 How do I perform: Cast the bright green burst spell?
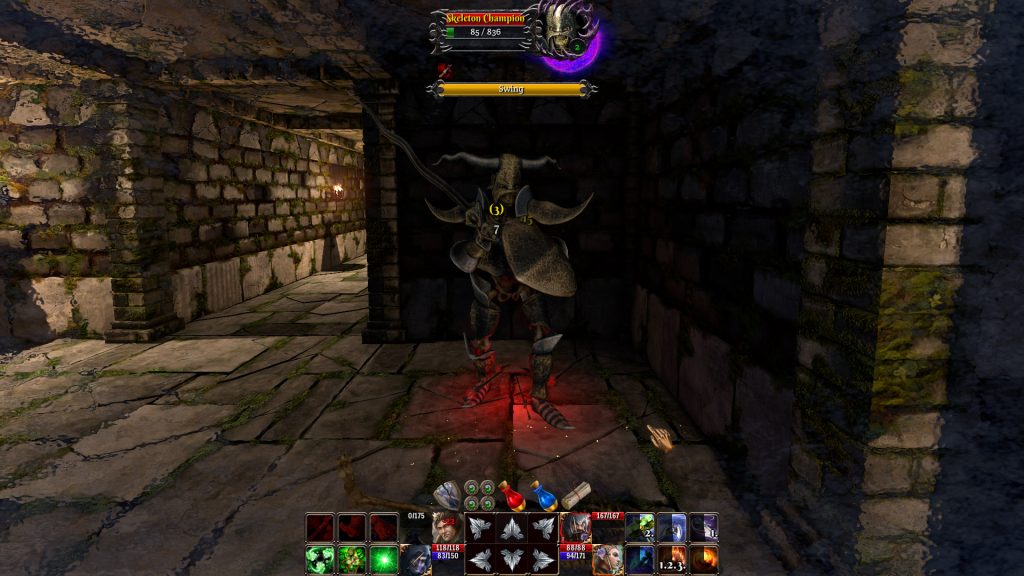tap(383, 559)
